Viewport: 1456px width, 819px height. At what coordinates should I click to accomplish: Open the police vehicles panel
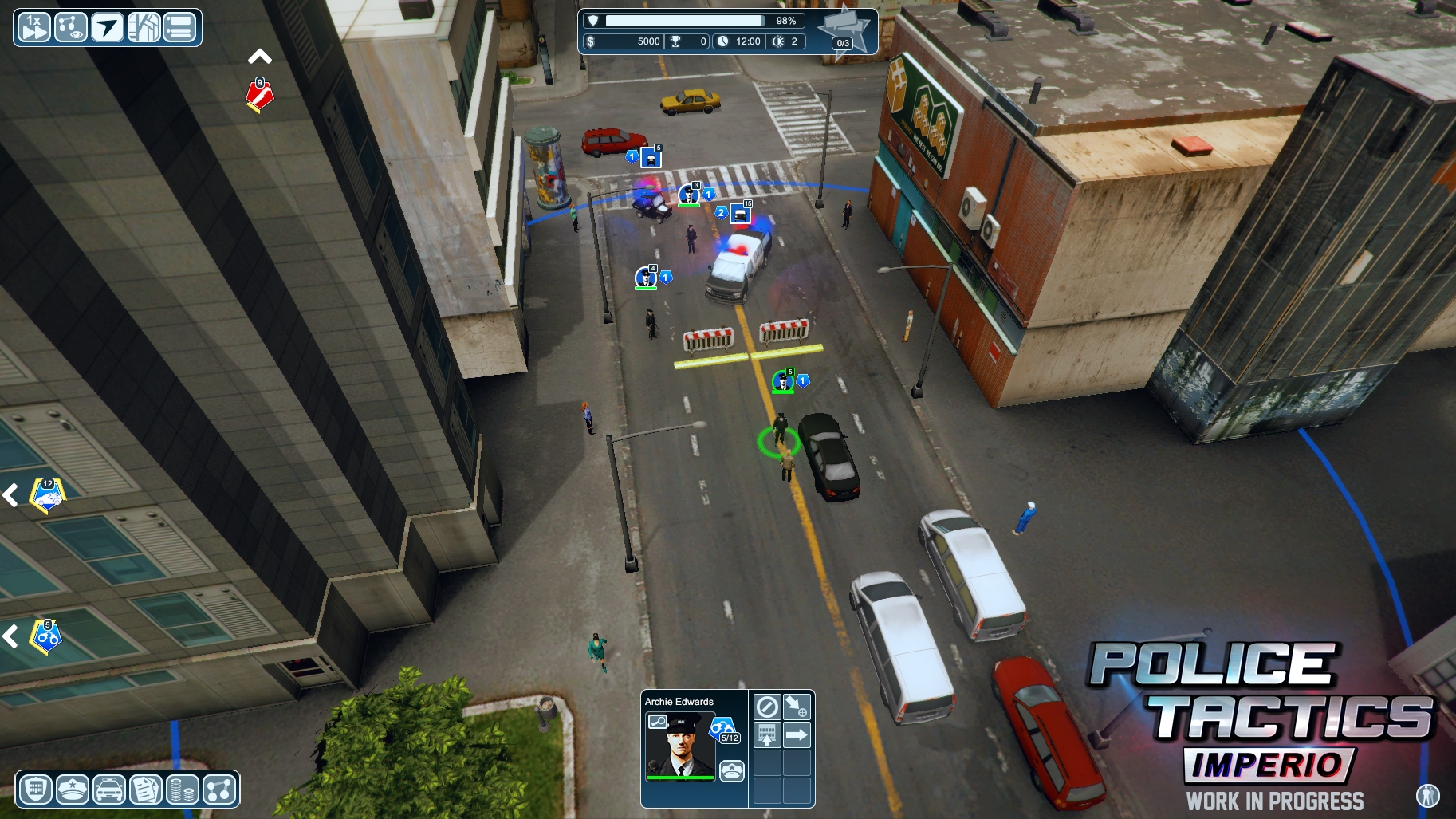(109, 789)
